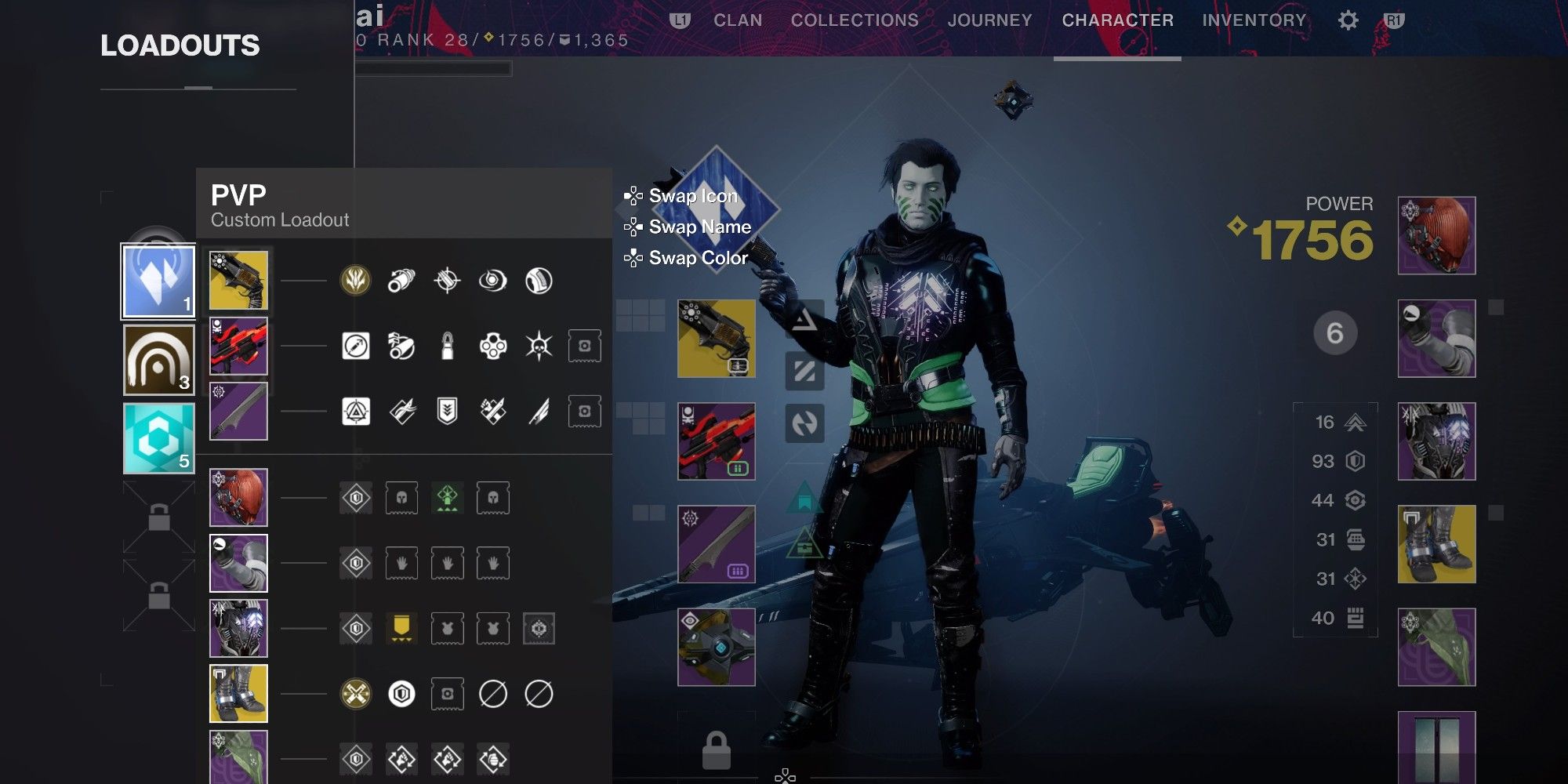Switch to the INVENTORY tab
1568x784 pixels.
1255,20
